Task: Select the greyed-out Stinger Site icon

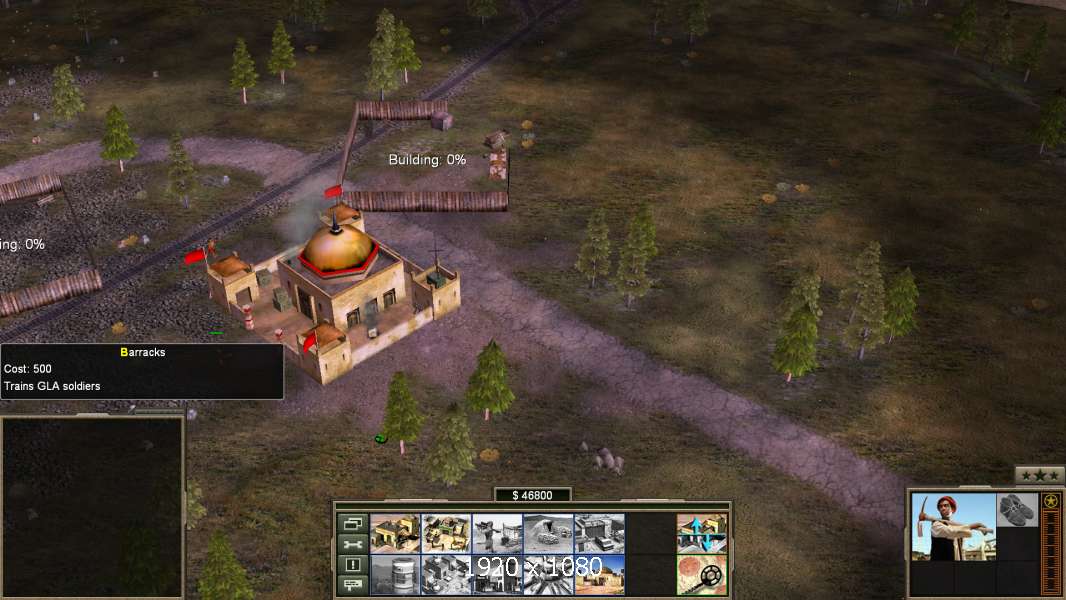Action: click(x=497, y=533)
